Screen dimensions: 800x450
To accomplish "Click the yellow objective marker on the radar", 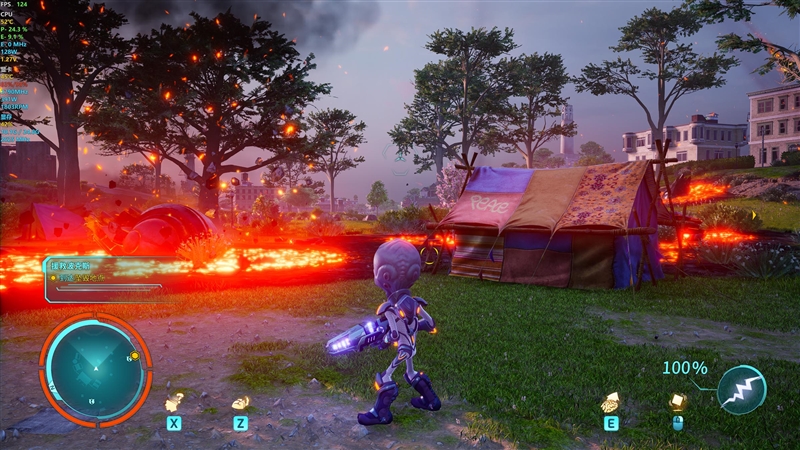I will click(x=133, y=356).
